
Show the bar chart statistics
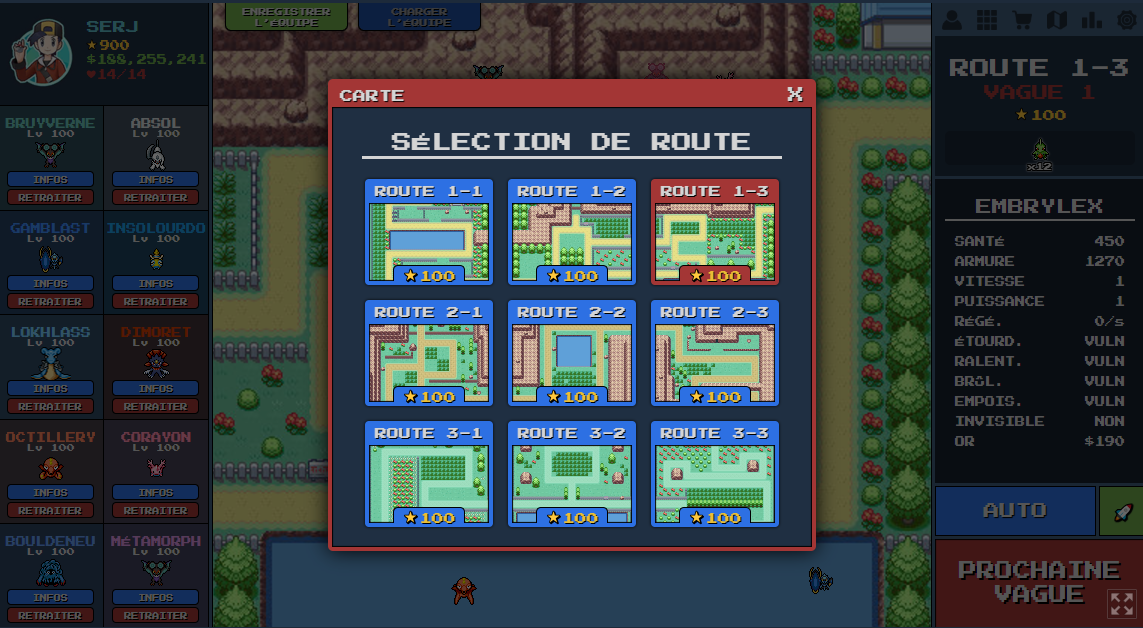(1090, 20)
